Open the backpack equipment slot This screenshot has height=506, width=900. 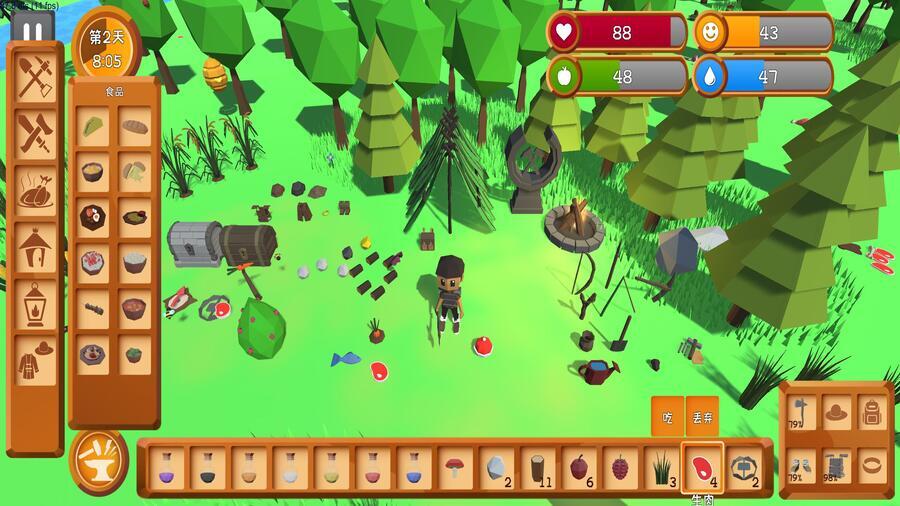click(871, 411)
